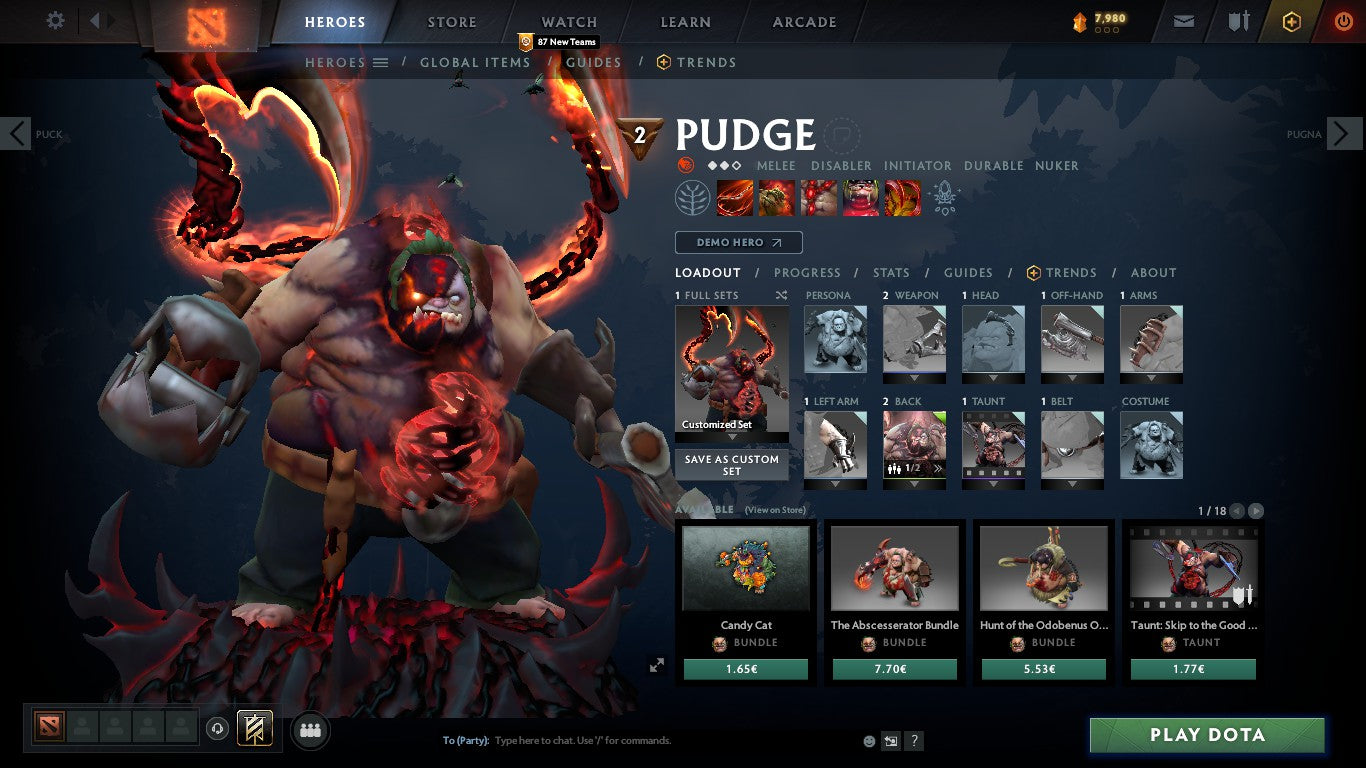
Task: Open the mail notifications icon
Action: point(1183,20)
